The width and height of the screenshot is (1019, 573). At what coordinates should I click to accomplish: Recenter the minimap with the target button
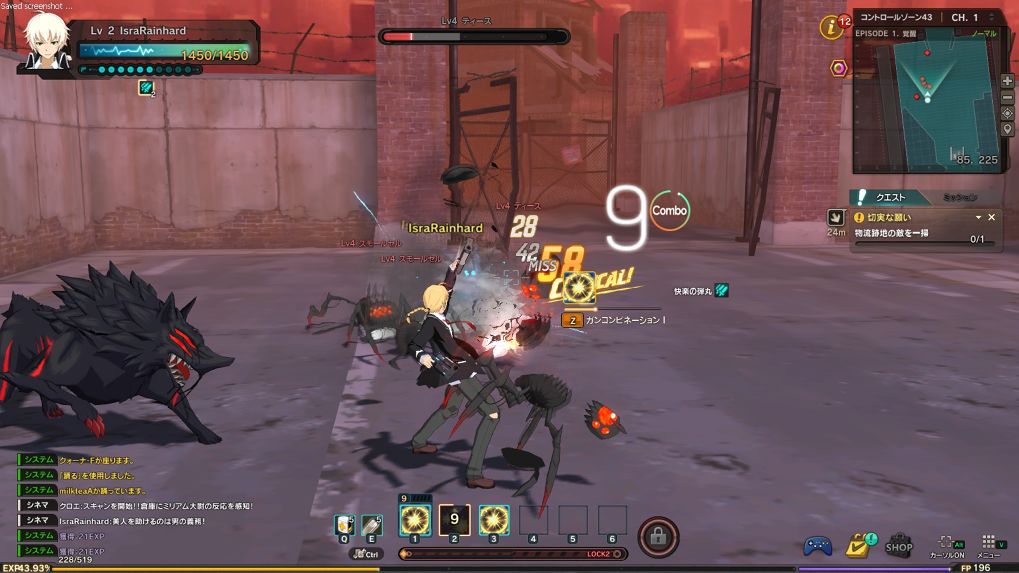pos(1007,113)
